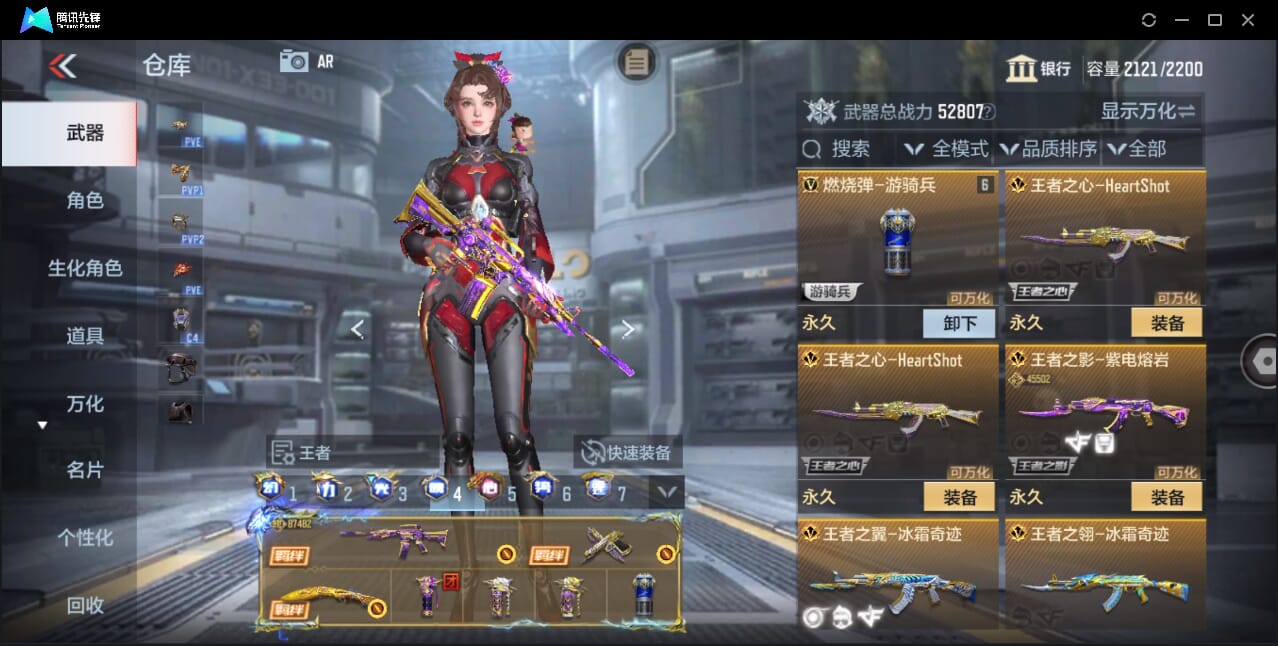The height and width of the screenshot is (646, 1278).
Task: Toggle the 显示万化 switch
Action: (1148, 111)
